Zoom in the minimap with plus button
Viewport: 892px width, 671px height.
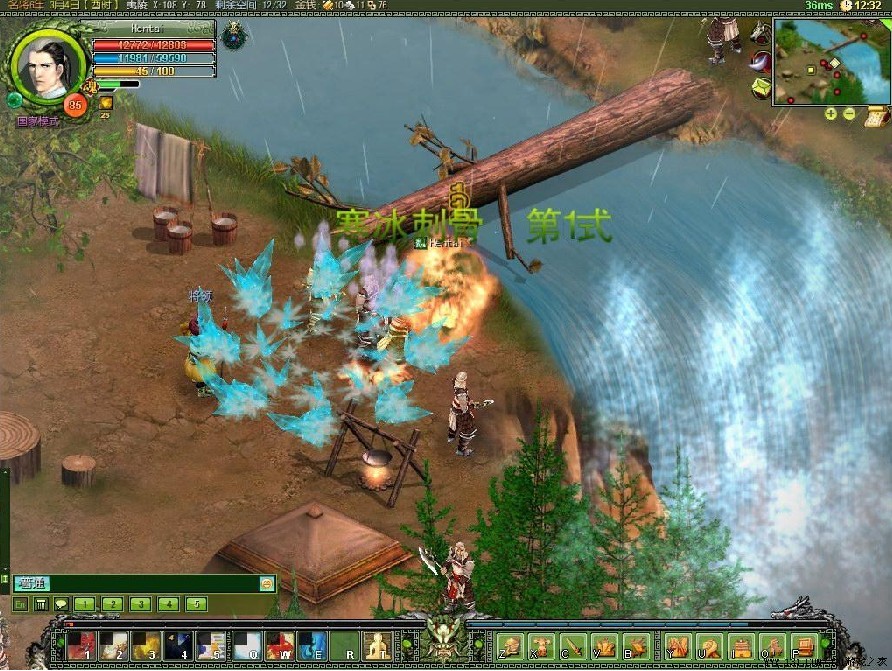click(831, 114)
